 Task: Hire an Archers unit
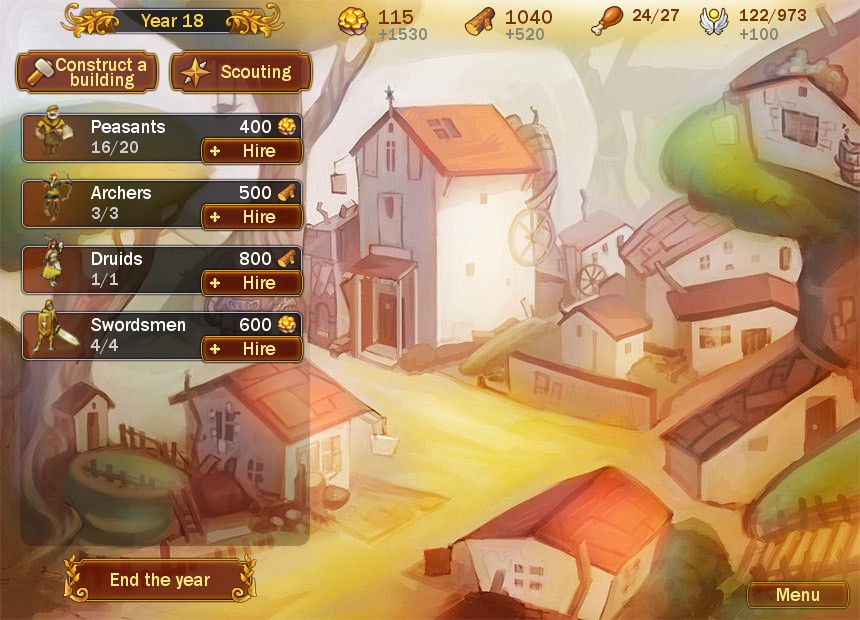[252, 217]
